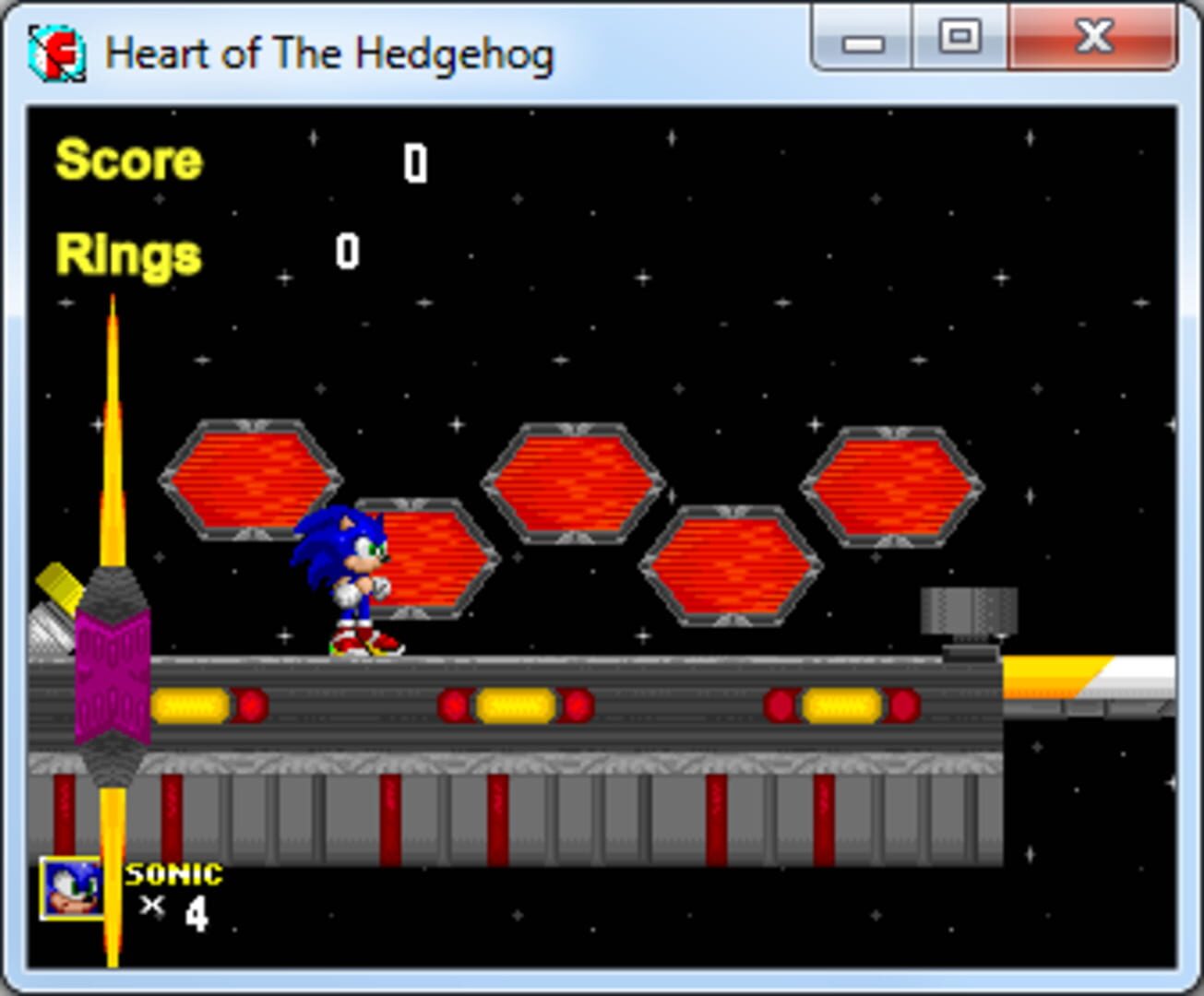This screenshot has height=996, width=1204.
Task: Click the topmost center red hexagon platform
Action: pos(574,484)
